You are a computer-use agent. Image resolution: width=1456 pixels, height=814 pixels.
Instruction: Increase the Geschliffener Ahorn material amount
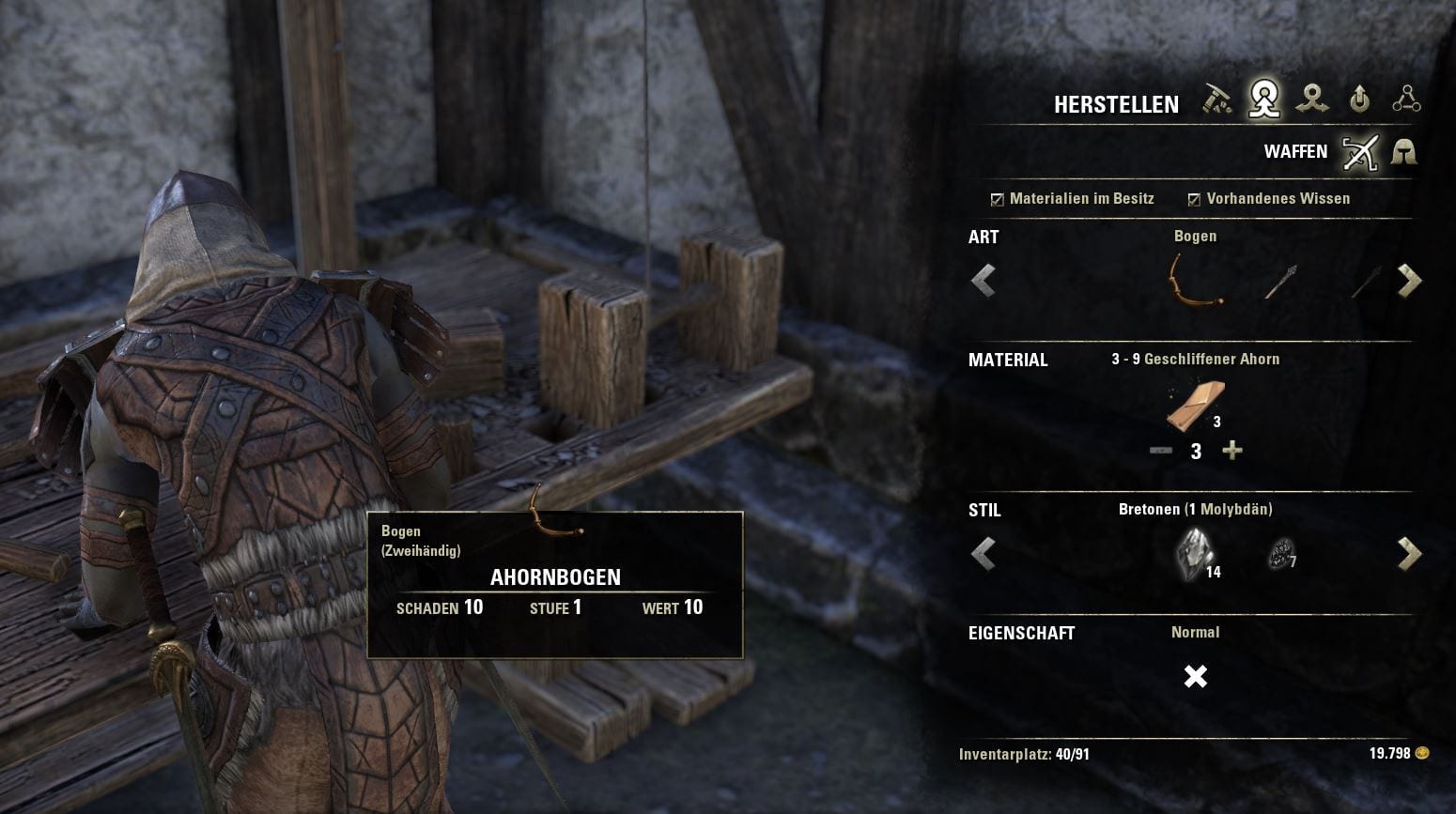click(x=1232, y=451)
